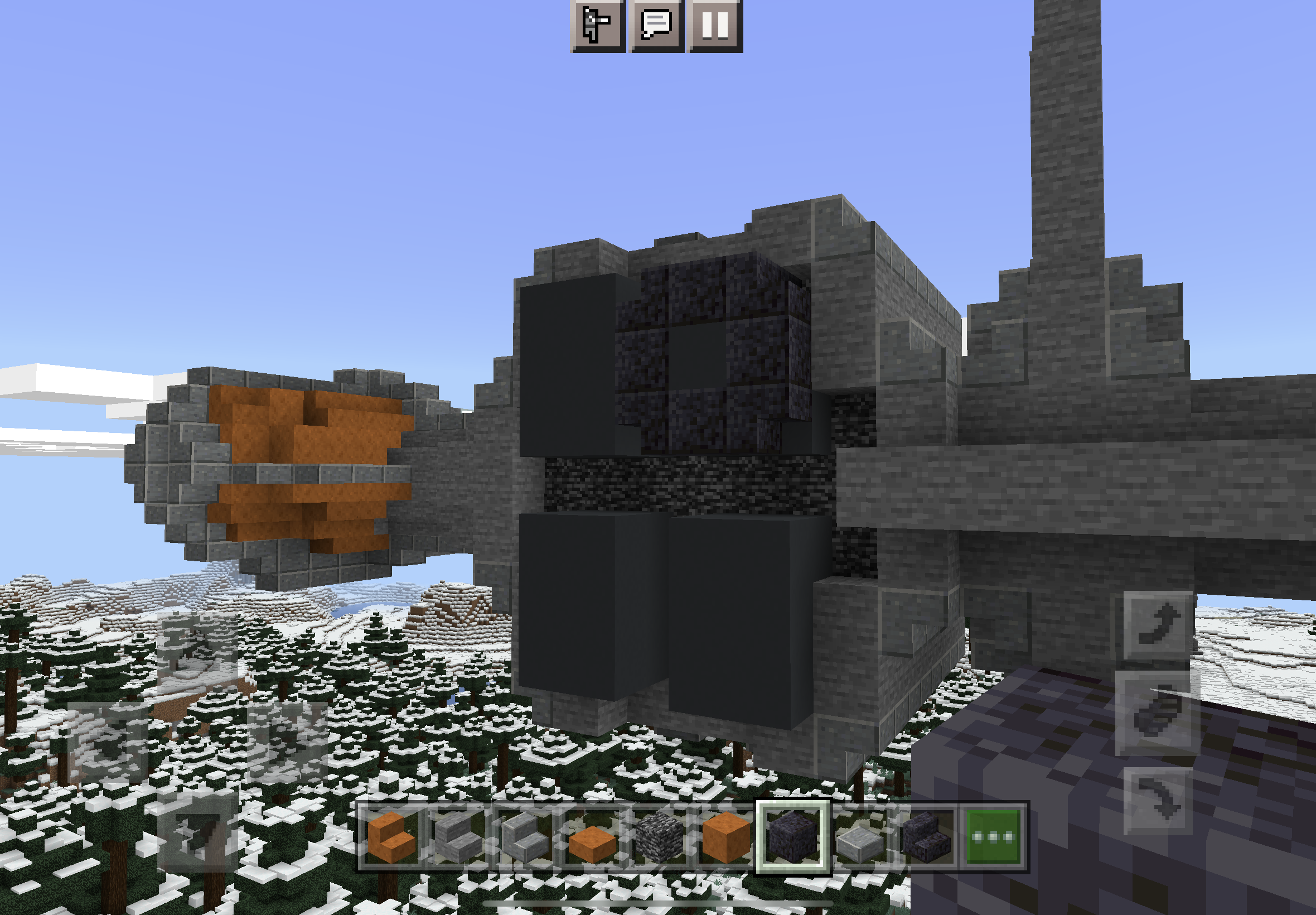Fly upward with the ascend arrow button
Image resolution: width=1316 pixels, height=915 pixels.
click(1158, 625)
